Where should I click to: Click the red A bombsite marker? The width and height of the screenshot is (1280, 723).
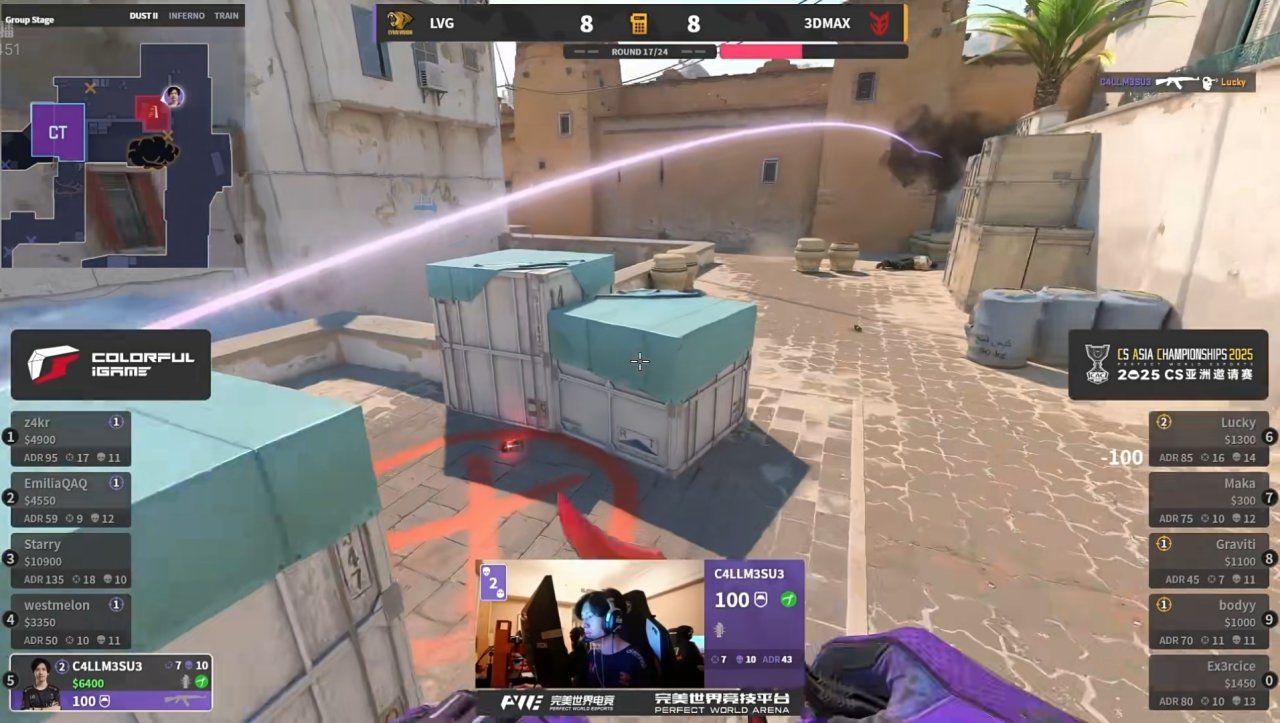[152, 114]
